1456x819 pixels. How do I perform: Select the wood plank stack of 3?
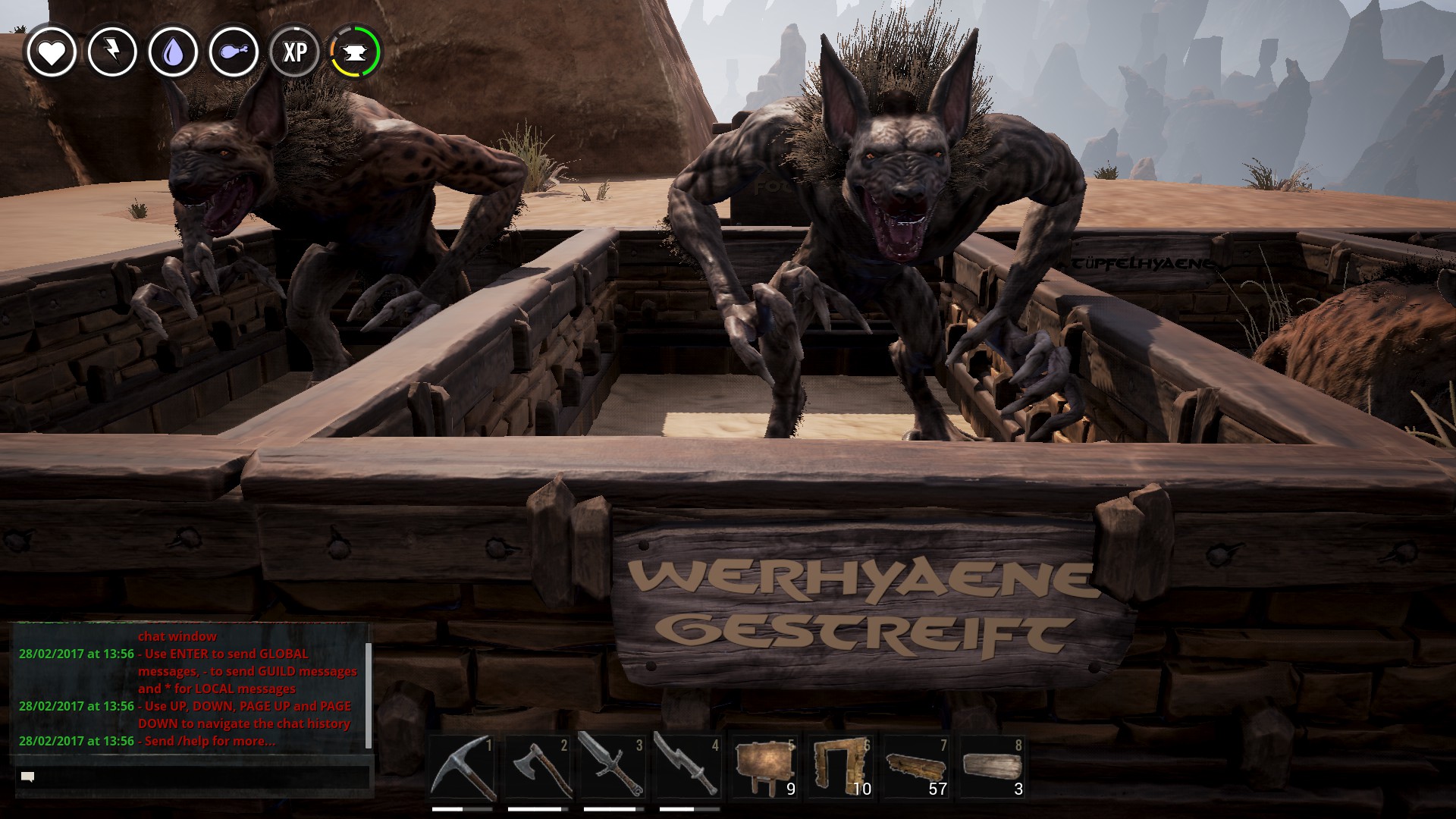(992, 767)
